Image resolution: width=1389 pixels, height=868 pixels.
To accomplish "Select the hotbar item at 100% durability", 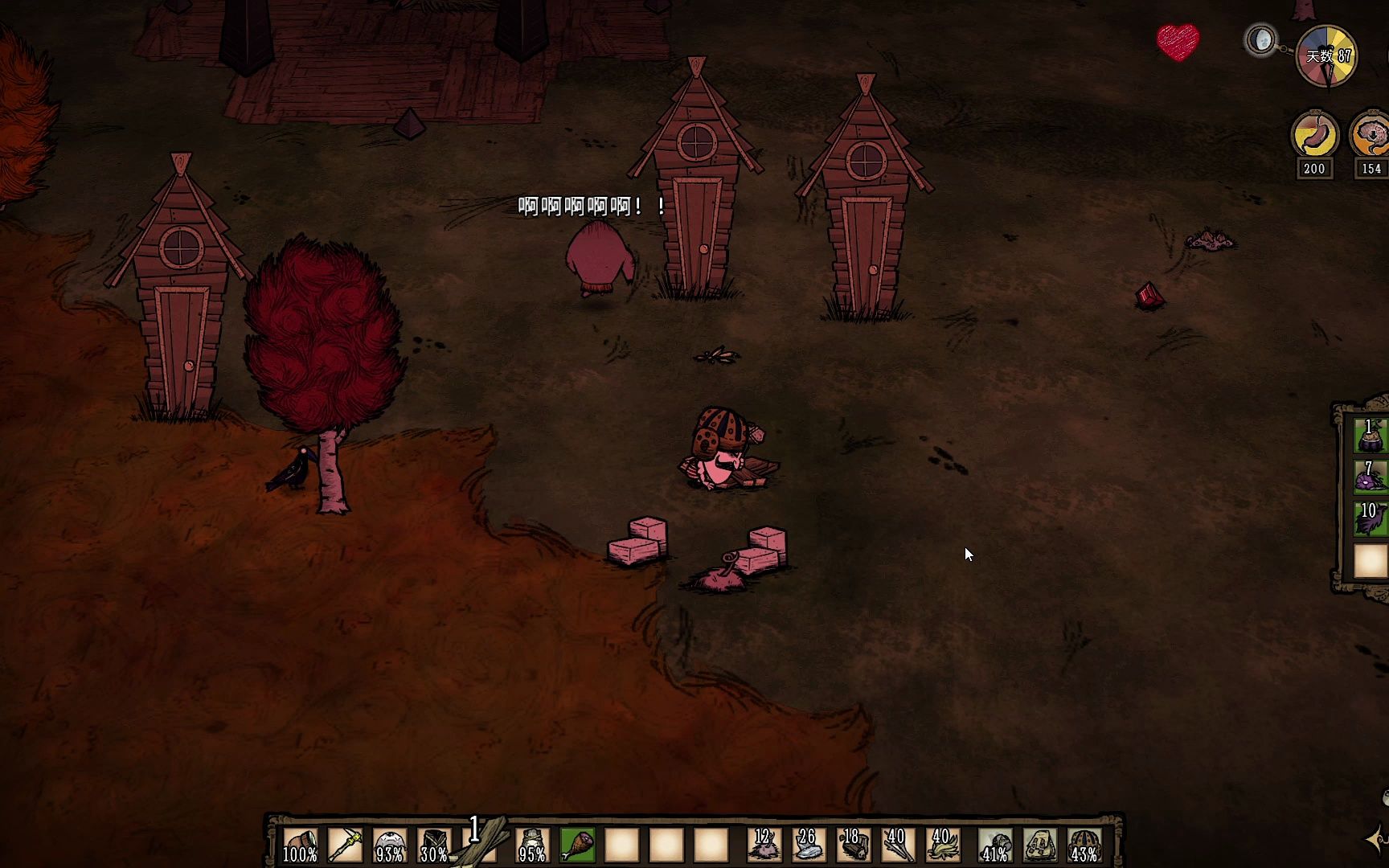I will pyautogui.click(x=300, y=845).
